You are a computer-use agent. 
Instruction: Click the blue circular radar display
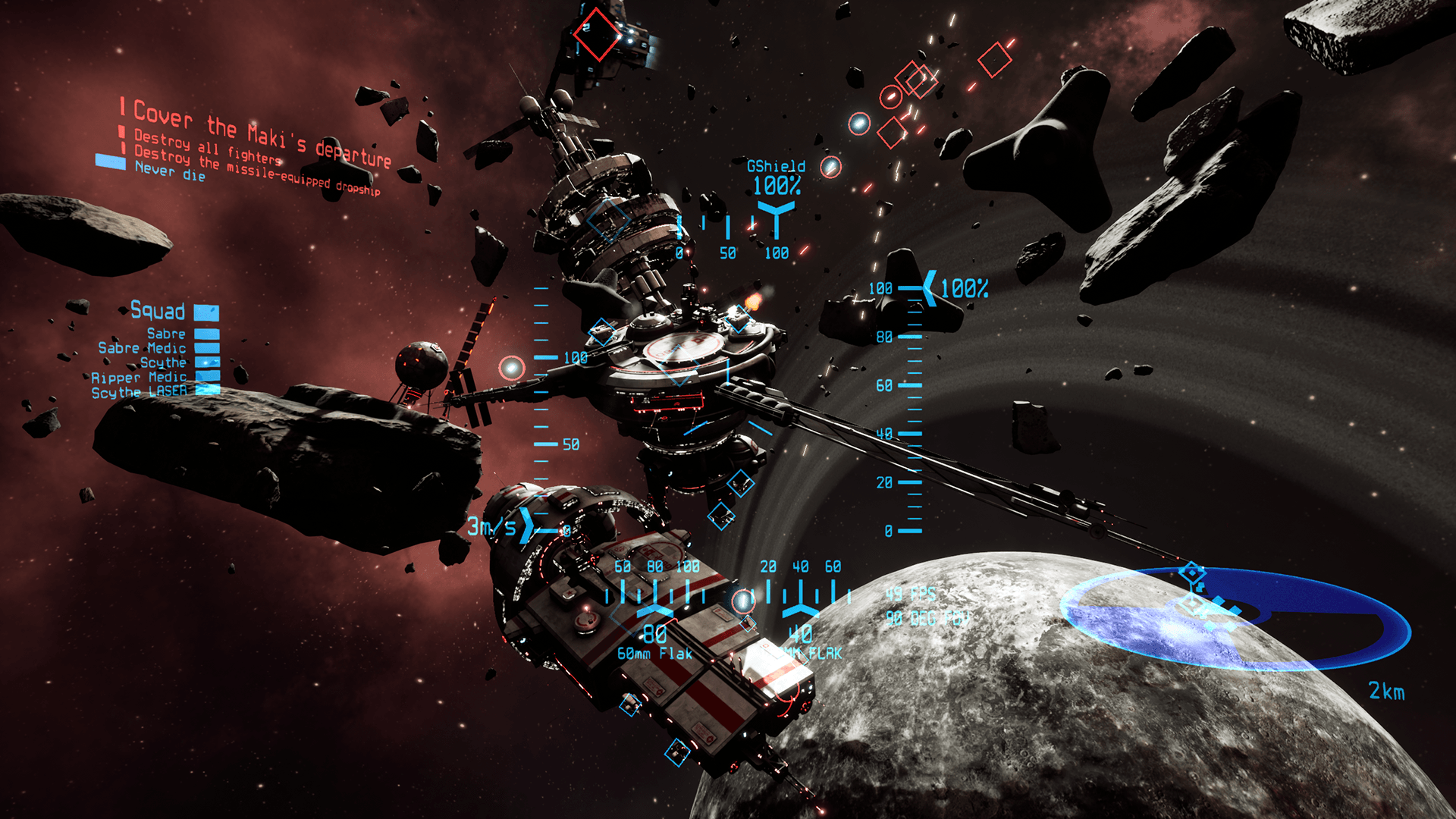point(1235,618)
